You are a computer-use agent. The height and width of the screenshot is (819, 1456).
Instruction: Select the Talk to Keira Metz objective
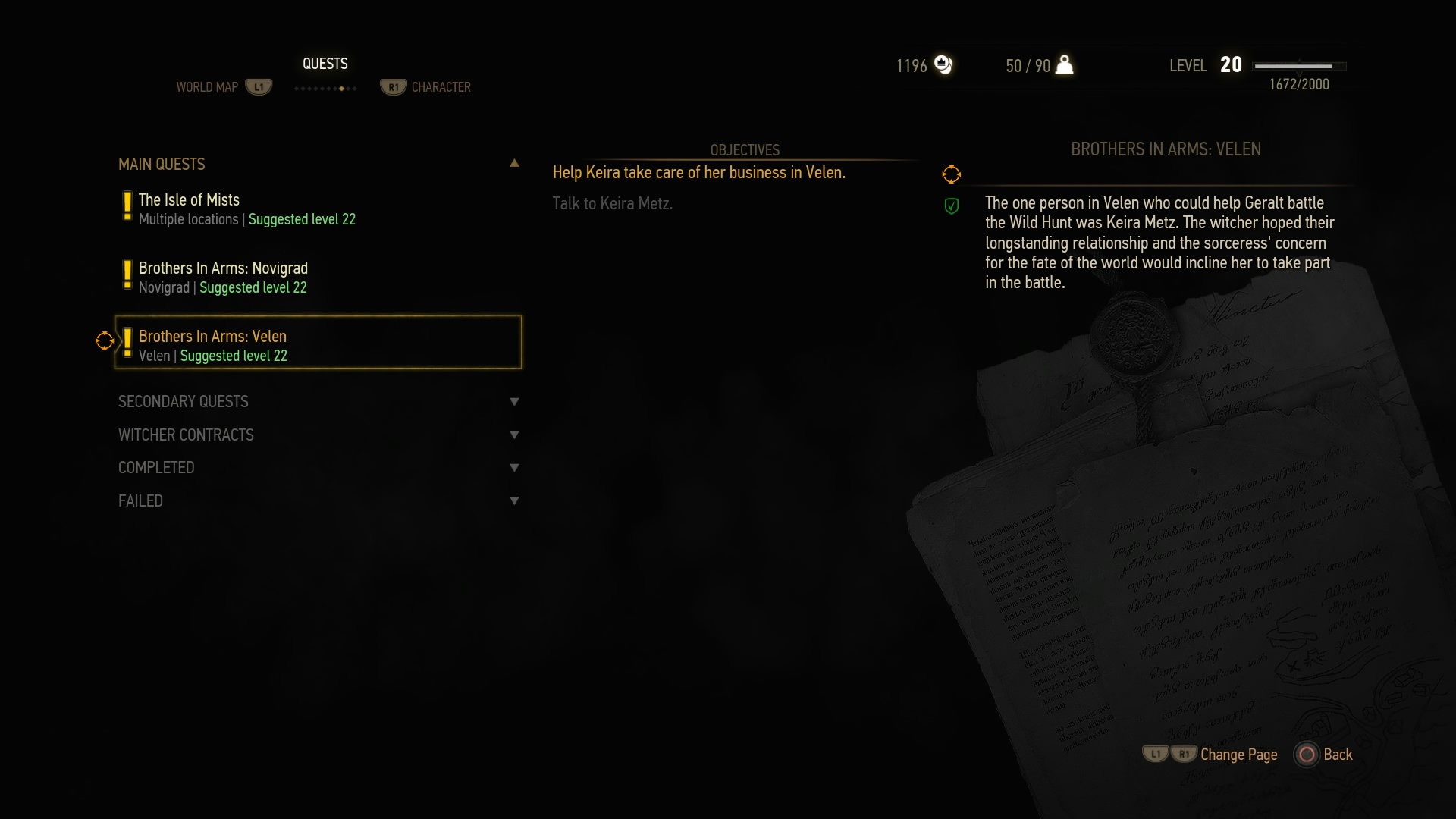click(612, 203)
